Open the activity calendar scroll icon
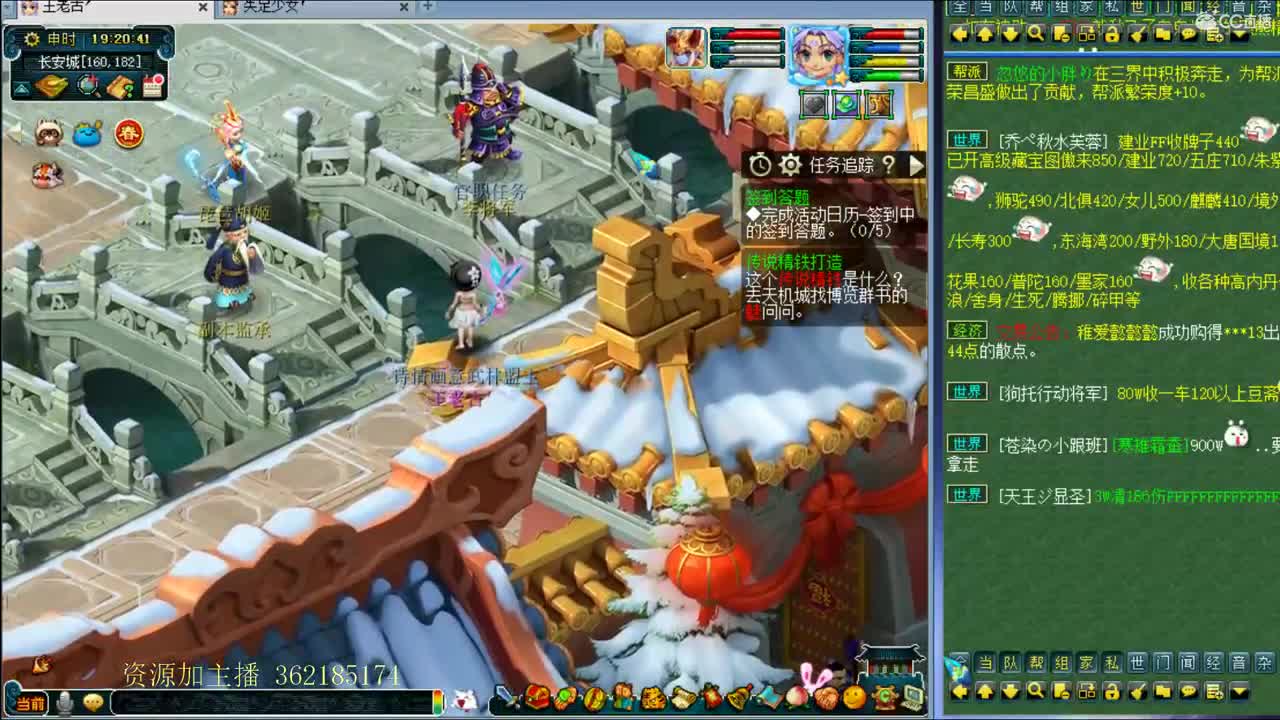The height and width of the screenshot is (720, 1280). [x=151, y=87]
